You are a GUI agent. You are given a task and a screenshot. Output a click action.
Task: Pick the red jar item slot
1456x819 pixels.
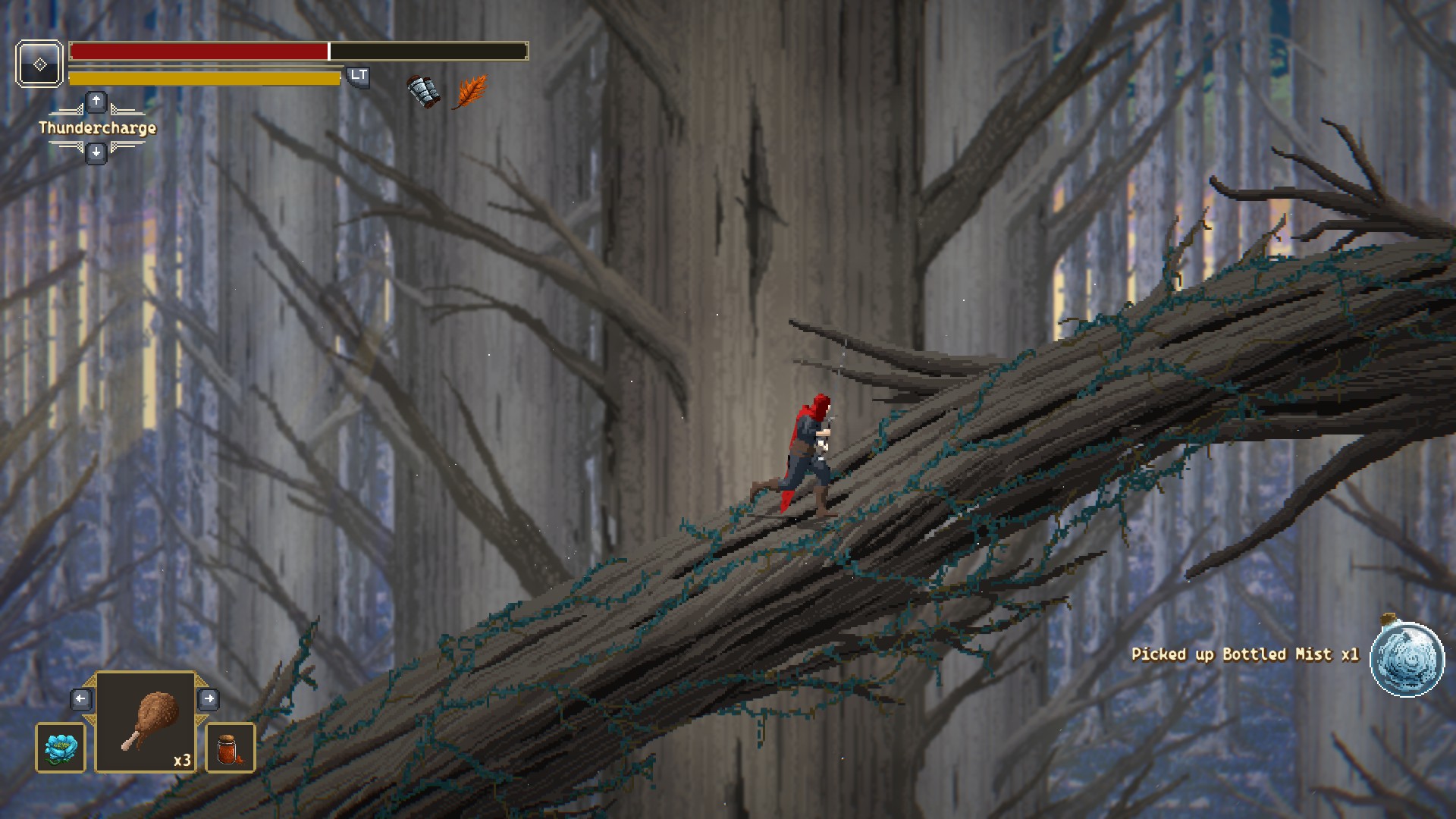pyautogui.click(x=231, y=748)
